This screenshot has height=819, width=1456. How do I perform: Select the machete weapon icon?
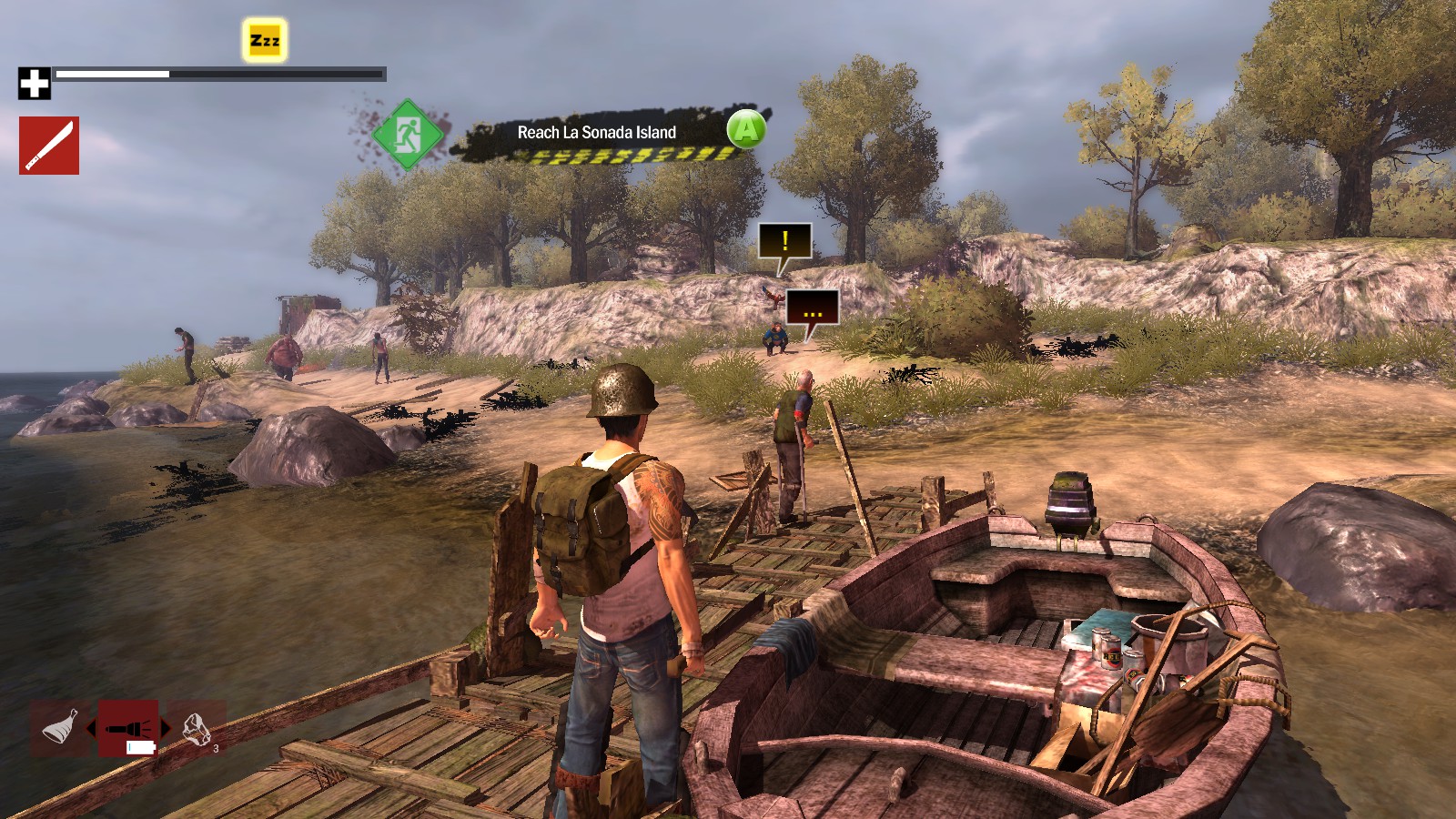tap(47, 142)
